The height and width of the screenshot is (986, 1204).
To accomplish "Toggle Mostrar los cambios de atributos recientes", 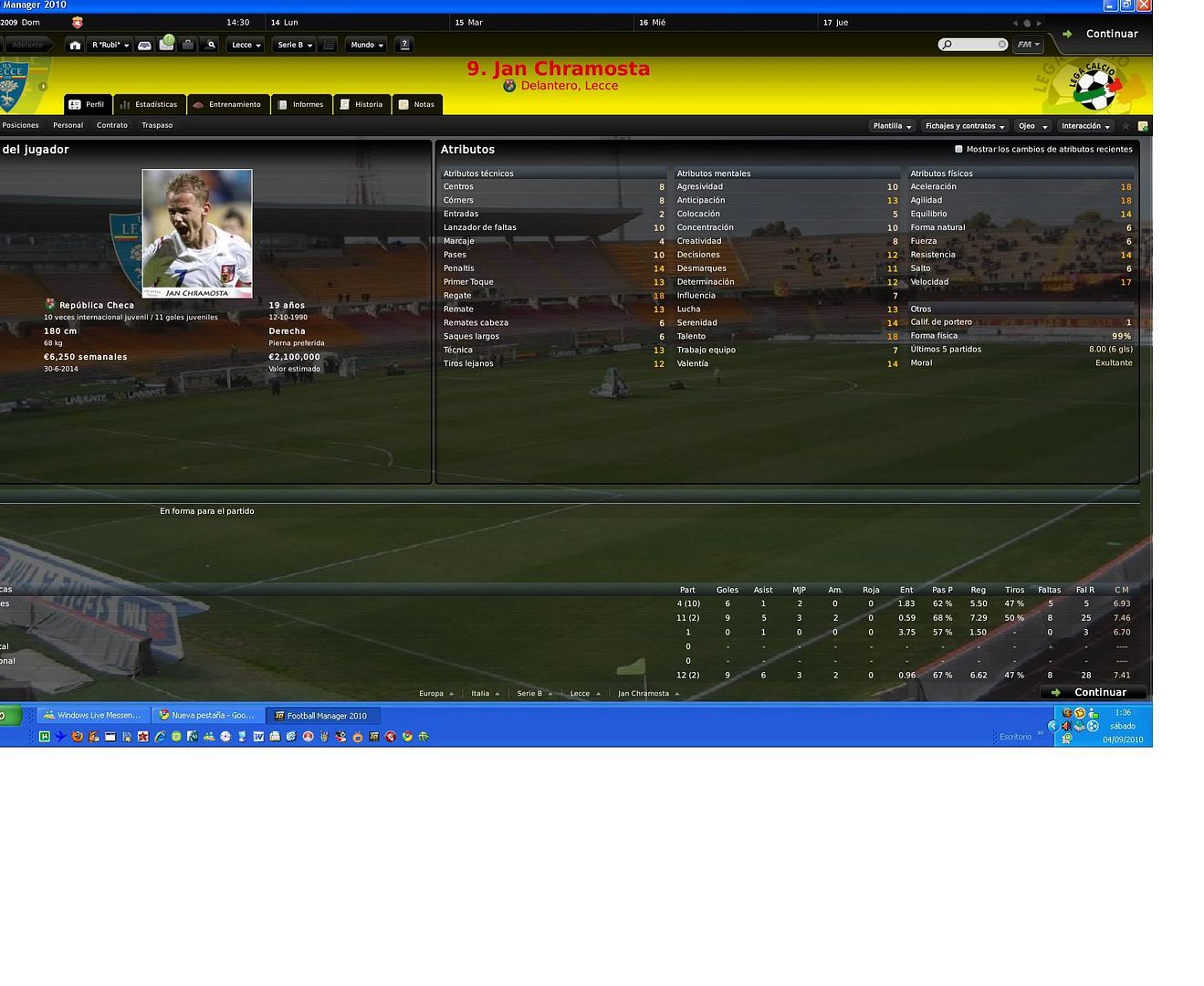I will click(x=958, y=150).
